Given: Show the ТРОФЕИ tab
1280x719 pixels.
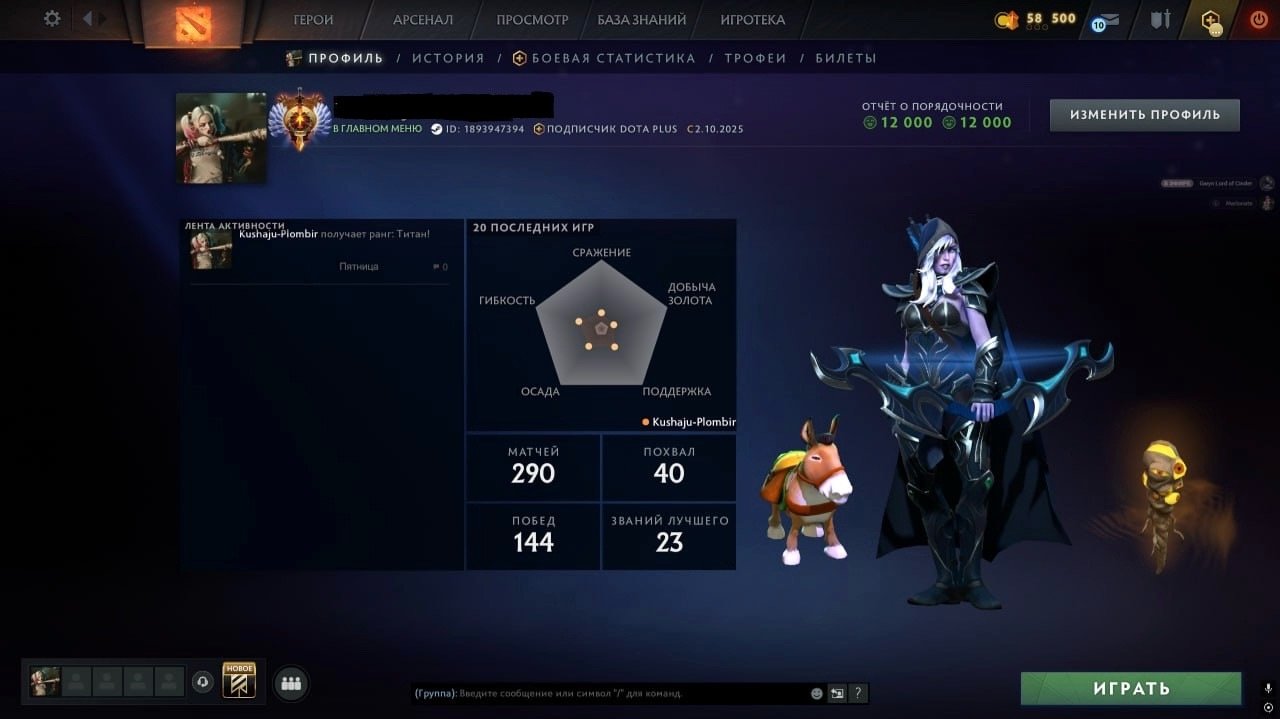Looking at the screenshot, I should coord(755,58).
